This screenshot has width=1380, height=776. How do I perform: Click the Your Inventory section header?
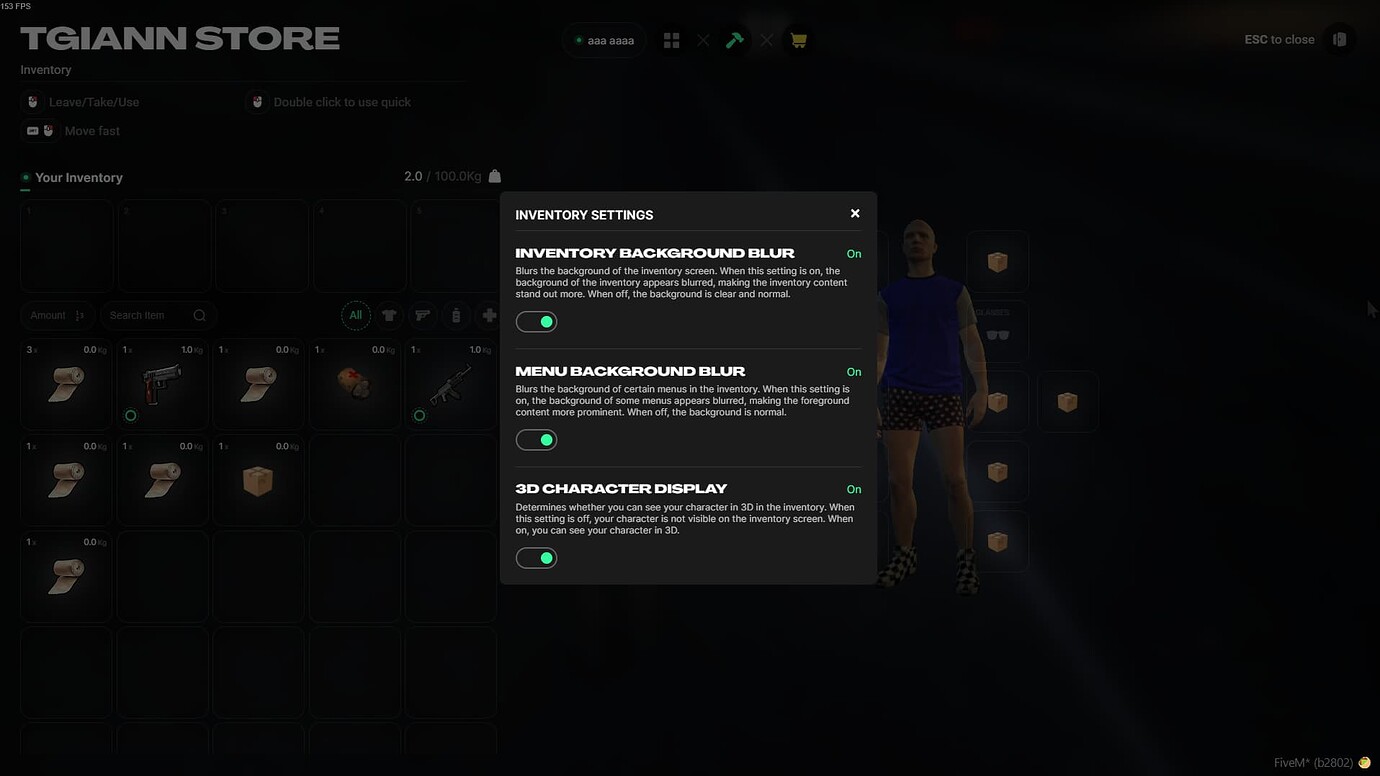78,177
